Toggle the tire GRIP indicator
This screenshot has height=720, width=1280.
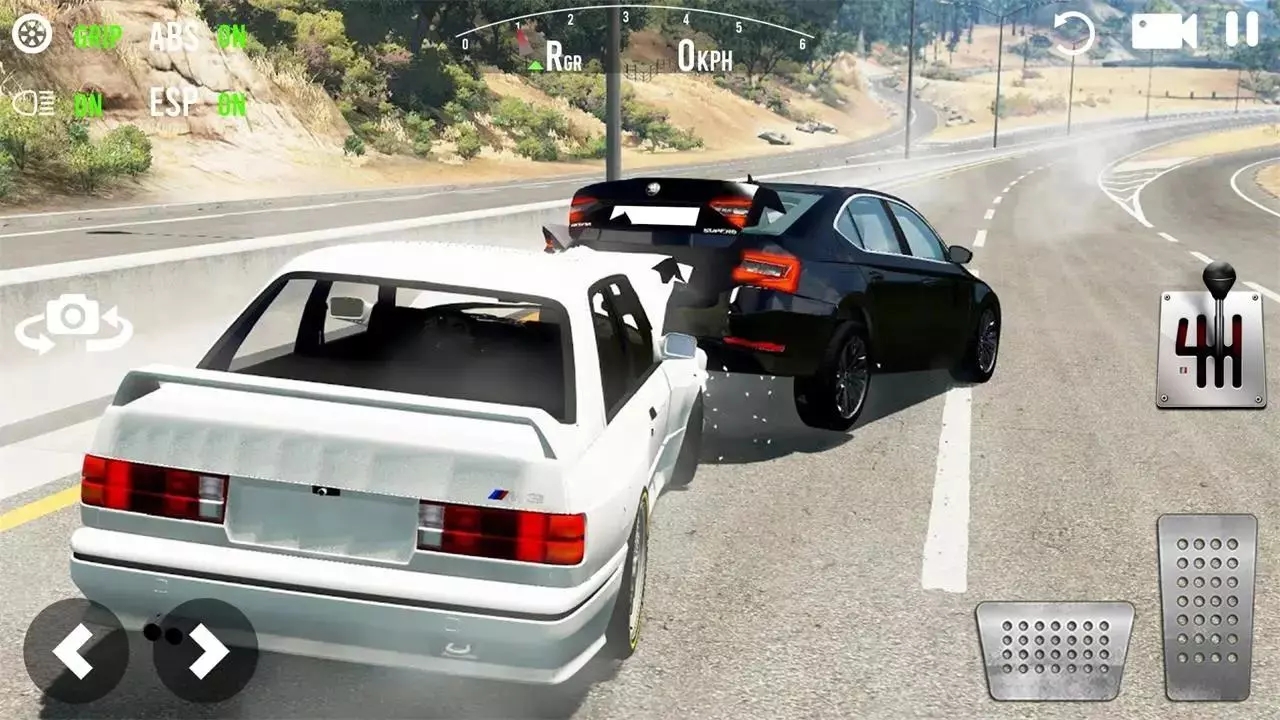[97, 37]
